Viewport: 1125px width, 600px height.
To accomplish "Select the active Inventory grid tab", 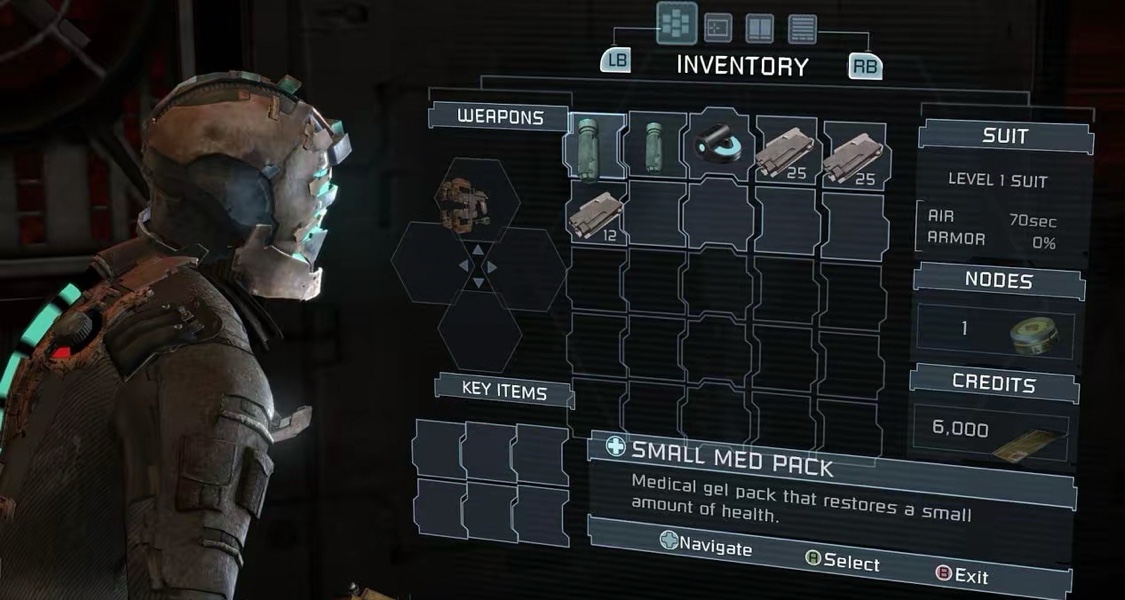I will click(676, 23).
